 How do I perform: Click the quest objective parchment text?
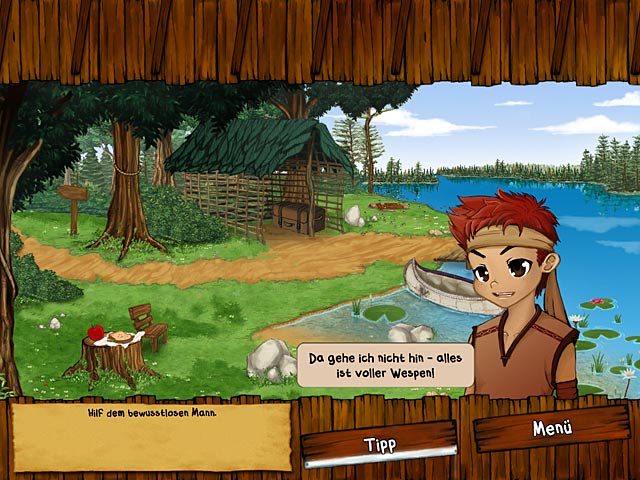pos(152,412)
